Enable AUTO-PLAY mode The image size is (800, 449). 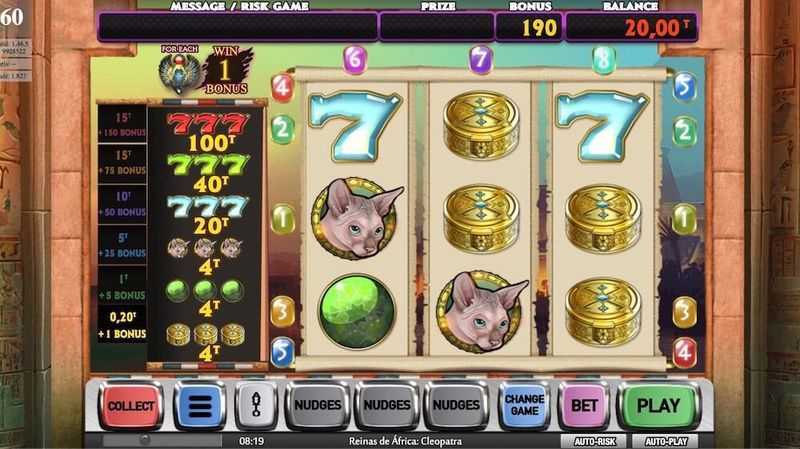click(666, 441)
